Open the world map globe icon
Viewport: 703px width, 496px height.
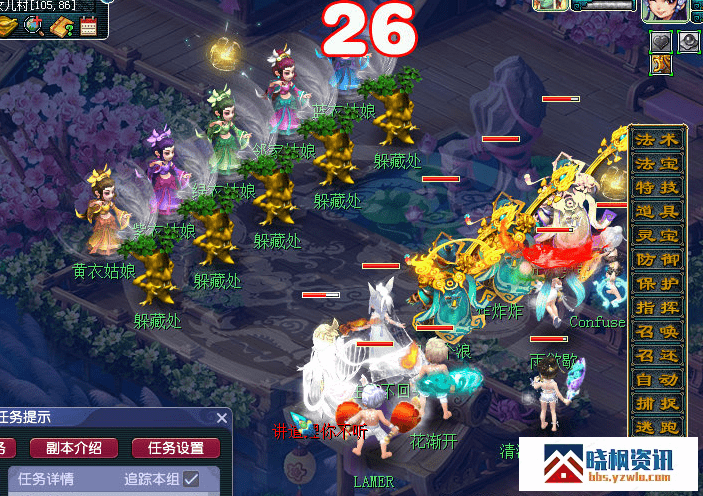click(33, 25)
